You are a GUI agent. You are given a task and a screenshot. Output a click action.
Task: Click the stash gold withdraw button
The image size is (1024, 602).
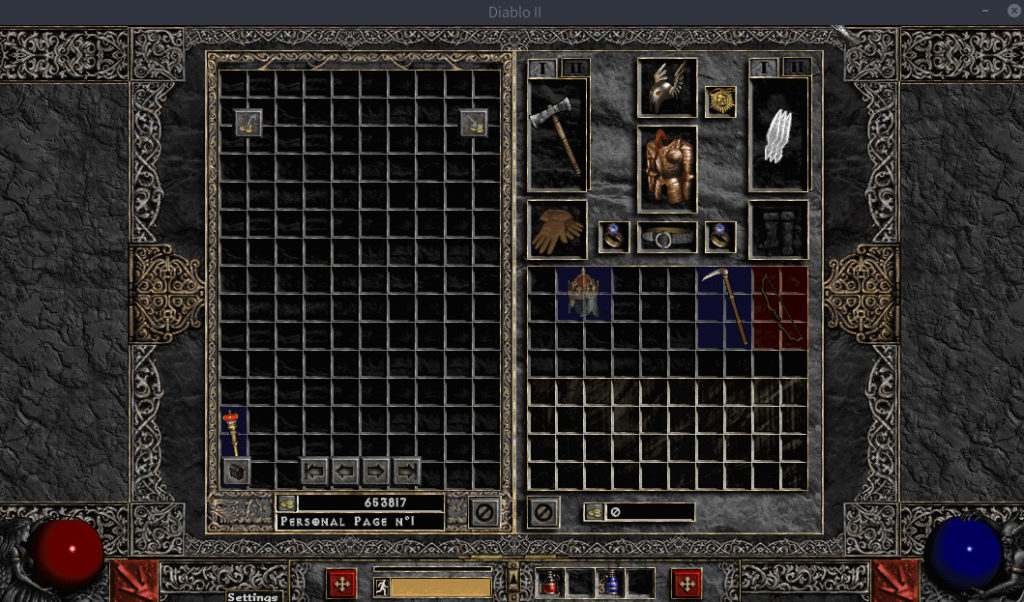tap(287, 503)
